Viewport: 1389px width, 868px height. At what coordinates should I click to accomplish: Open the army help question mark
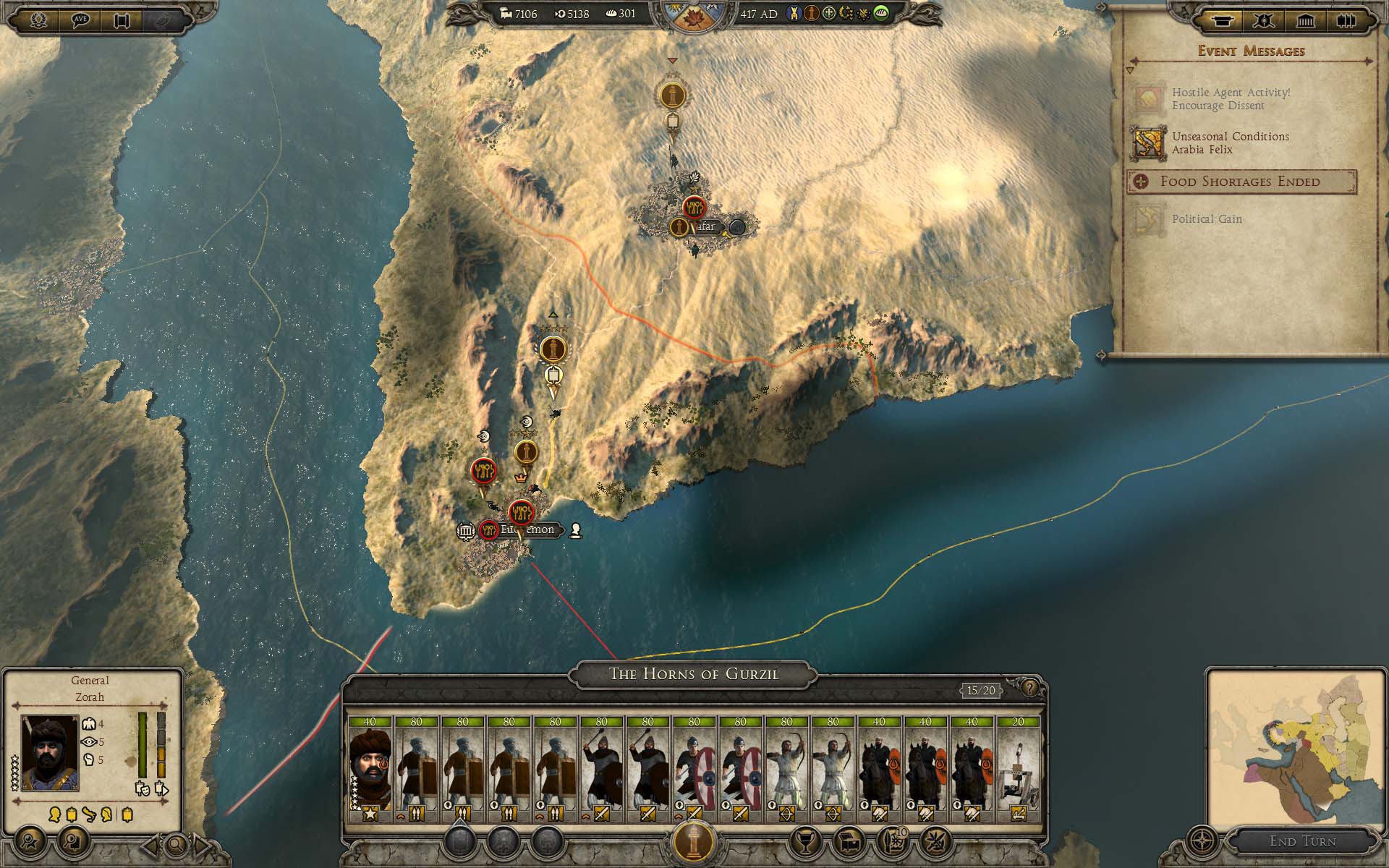coord(1030,688)
